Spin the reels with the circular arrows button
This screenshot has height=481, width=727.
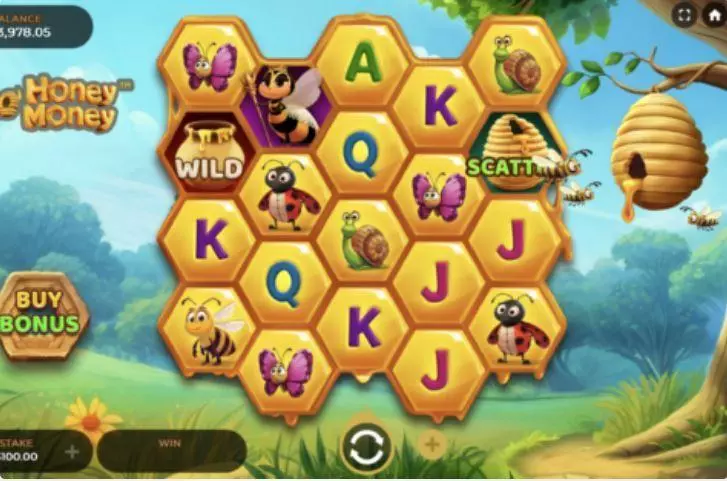(366, 447)
